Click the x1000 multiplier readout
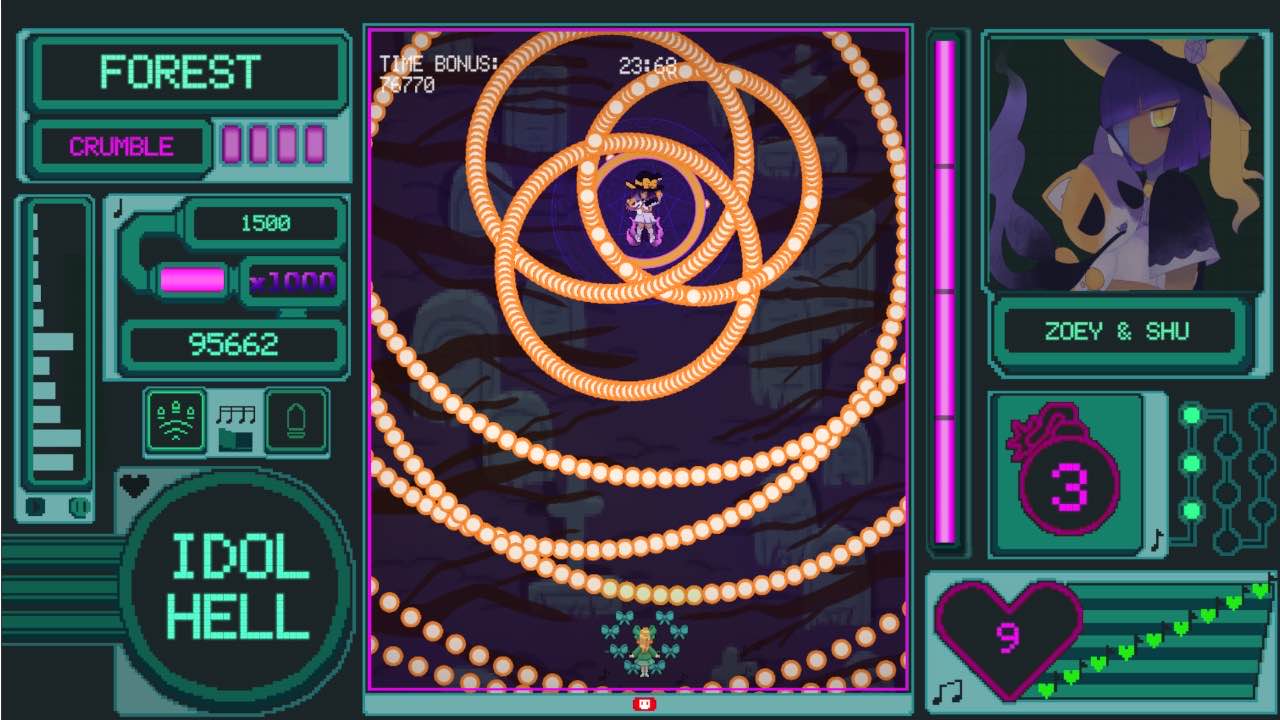 click(293, 281)
